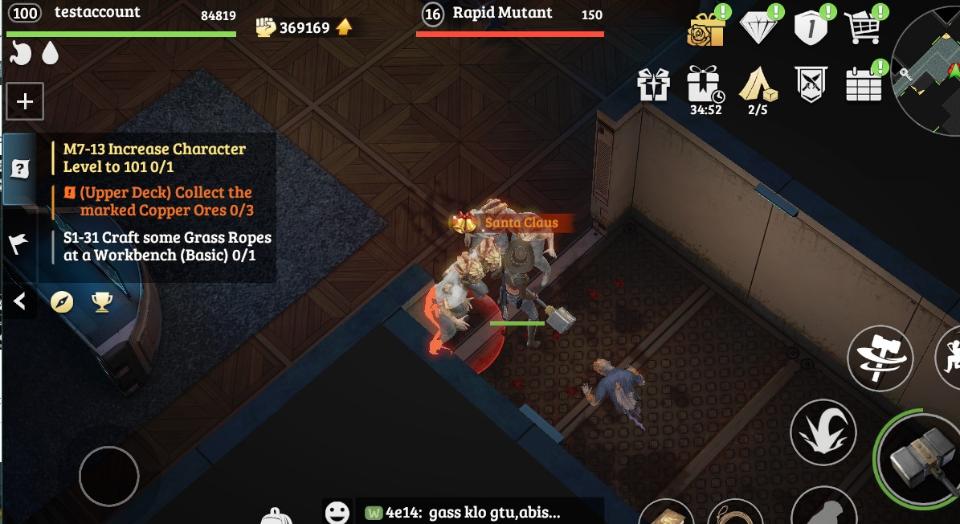Open the shopping cart store

point(862,27)
